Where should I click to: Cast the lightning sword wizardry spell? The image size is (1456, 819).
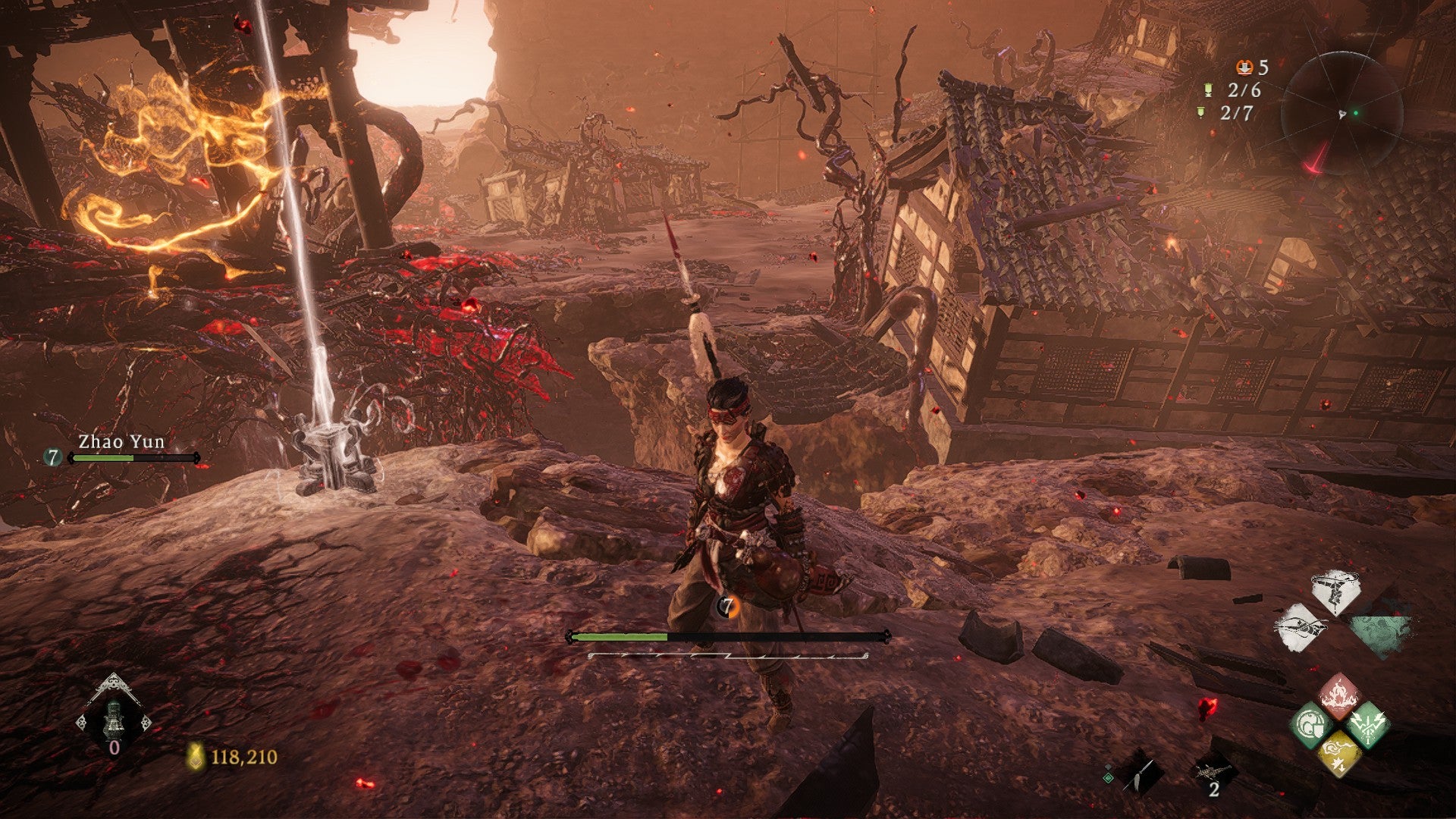point(1367,725)
